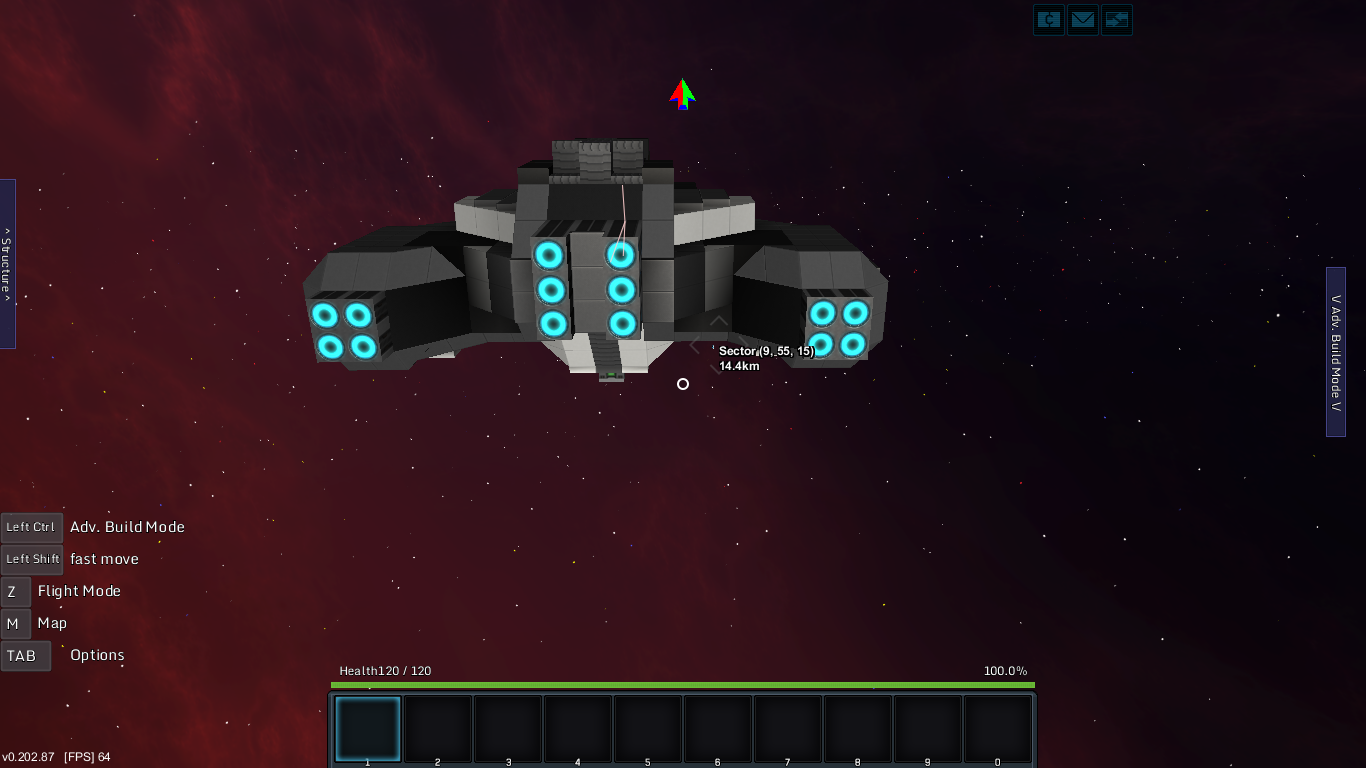Open the trade arrows icon
The image size is (1366, 768).
[1117, 20]
